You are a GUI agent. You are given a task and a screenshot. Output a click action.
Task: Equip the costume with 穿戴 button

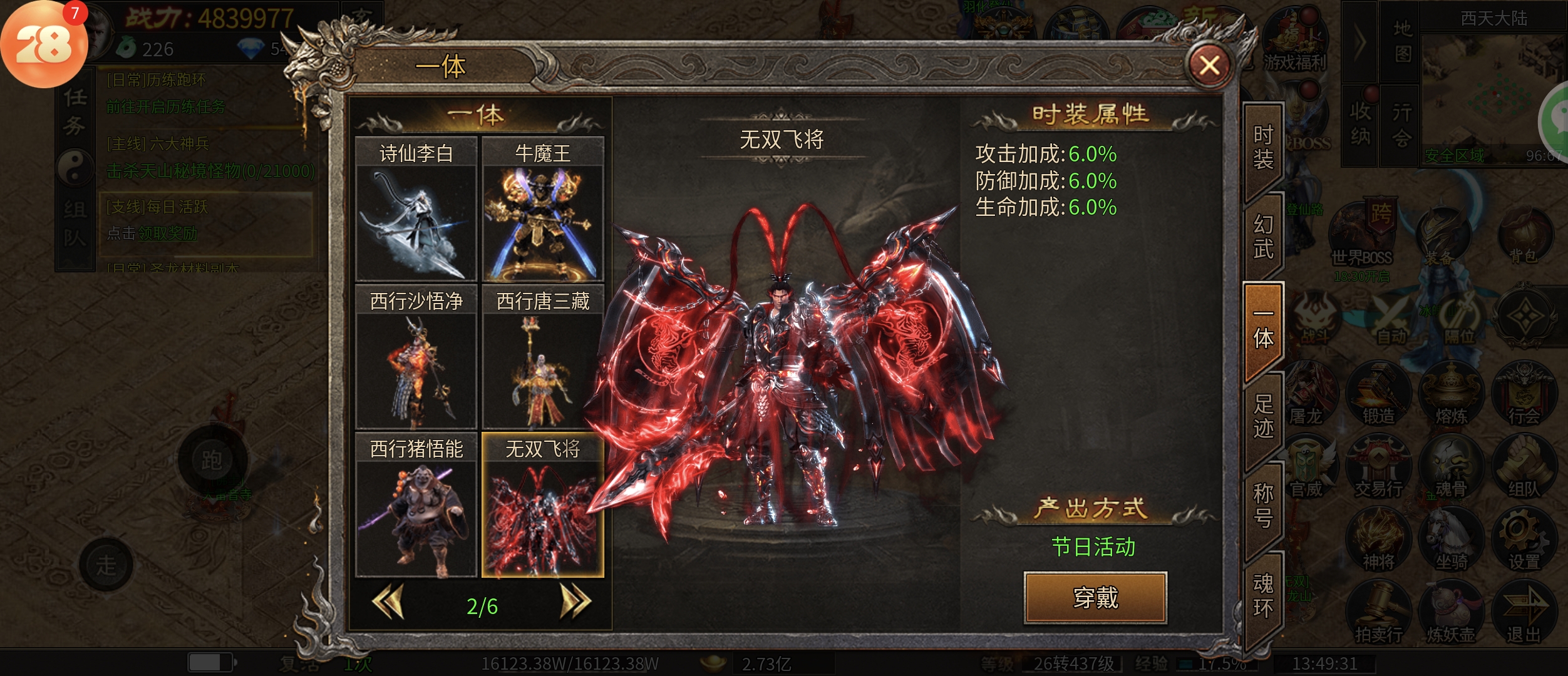pos(1095,598)
